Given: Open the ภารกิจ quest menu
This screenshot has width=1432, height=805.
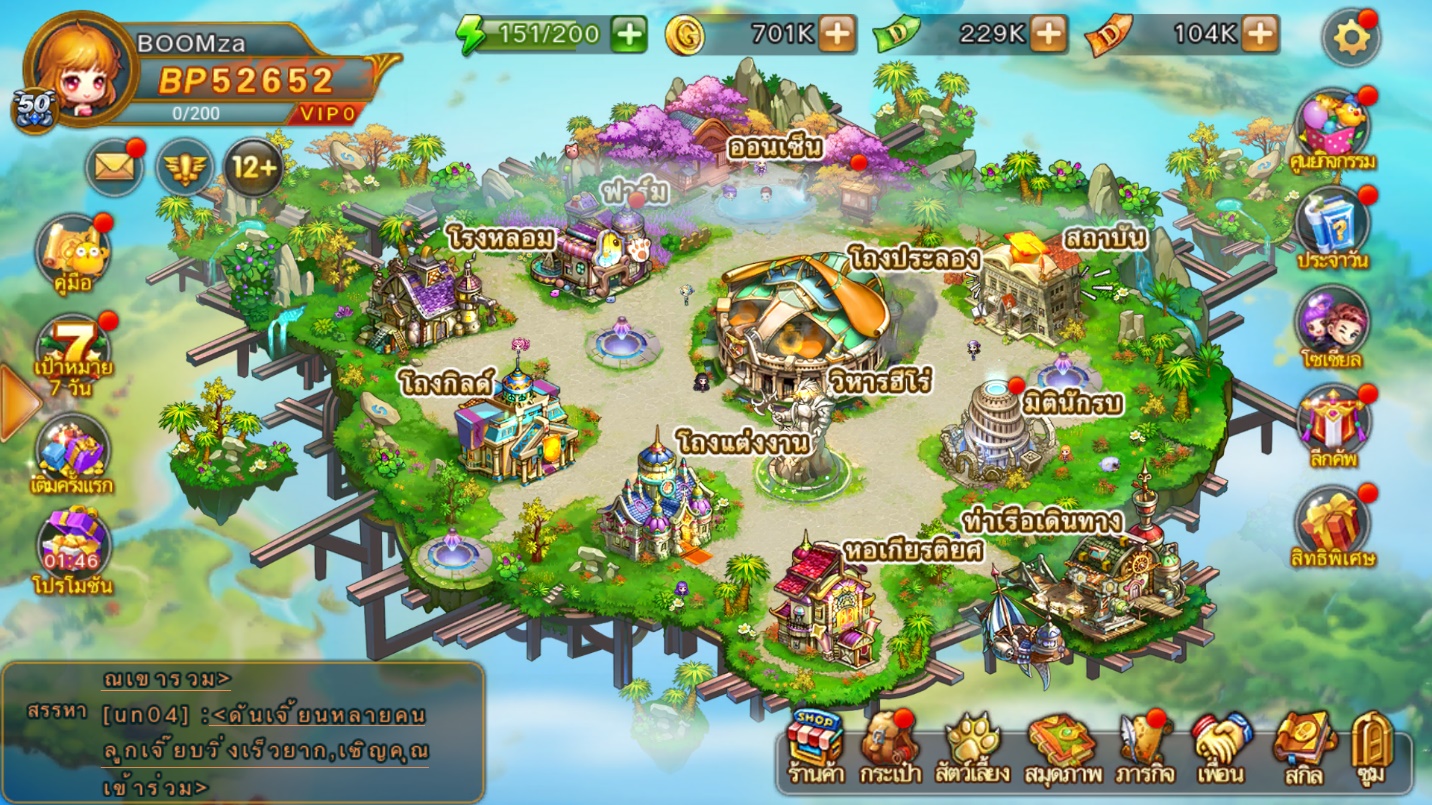Looking at the screenshot, I should [x=1146, y=744].
